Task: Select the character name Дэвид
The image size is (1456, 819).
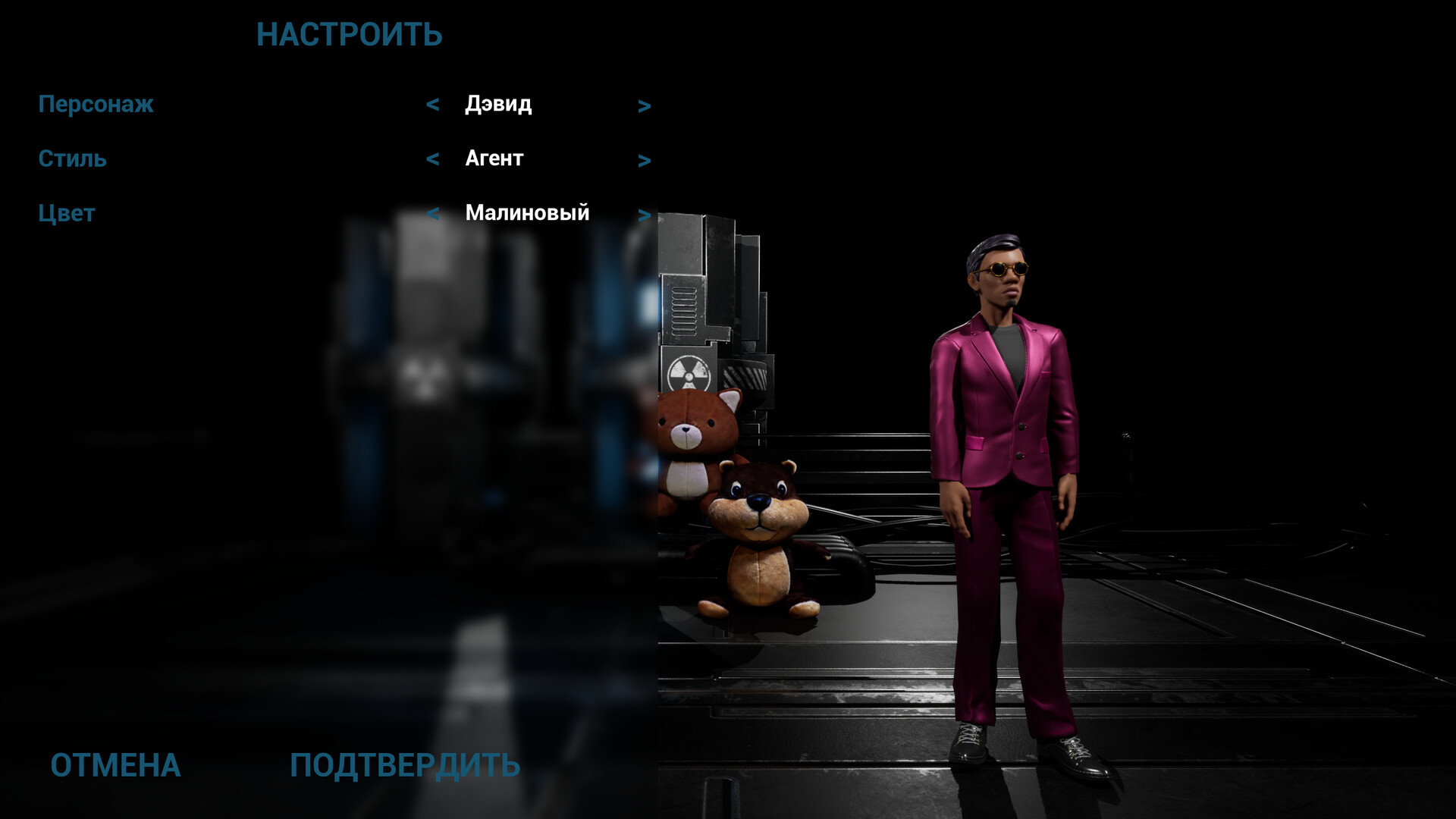Action: click(498, 105)
